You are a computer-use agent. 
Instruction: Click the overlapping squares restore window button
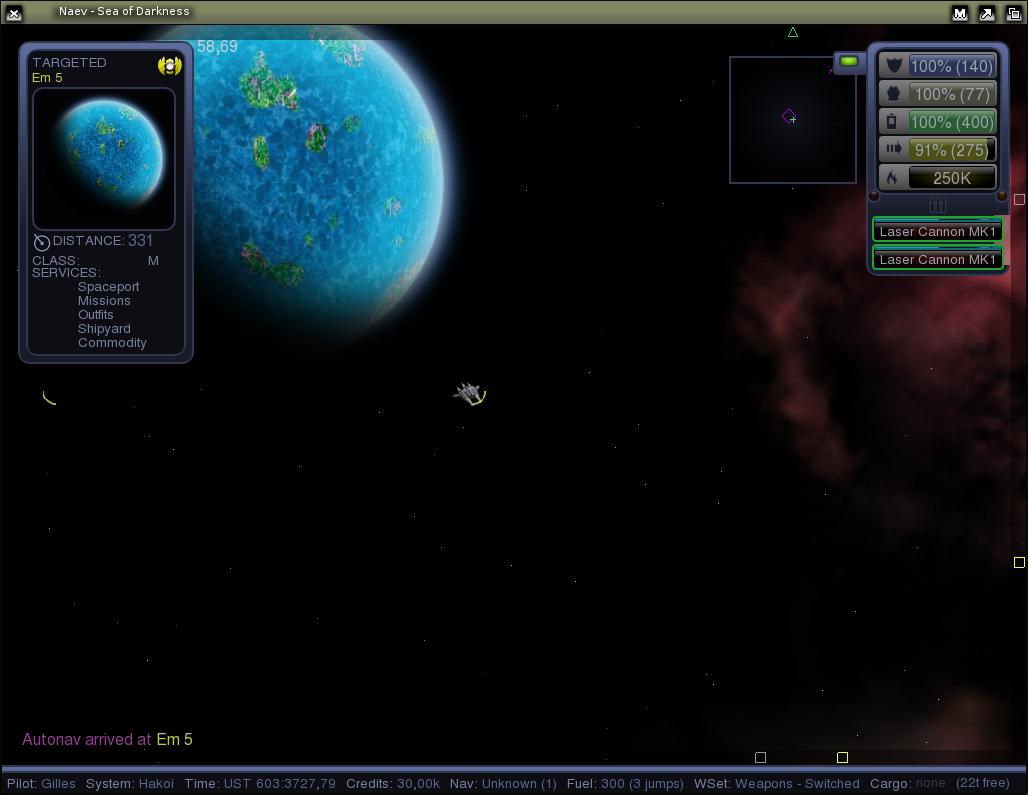1012,13
